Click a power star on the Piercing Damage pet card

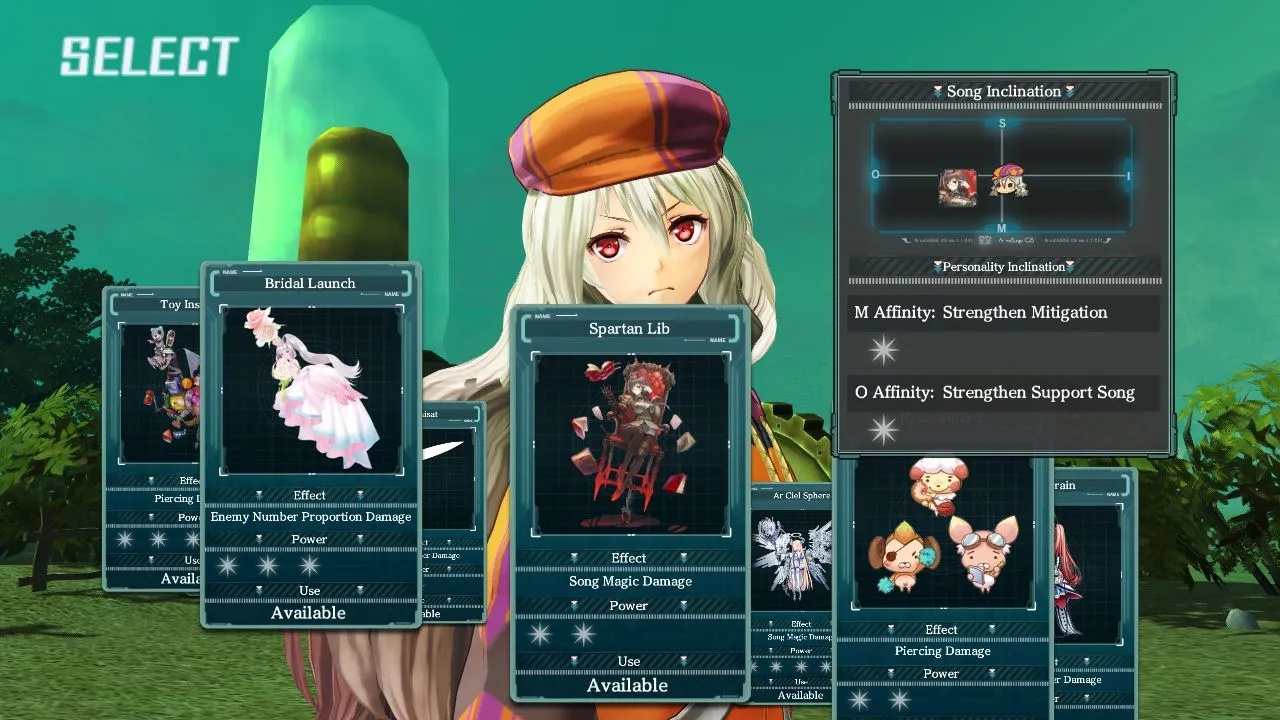(x=858, y=699)
